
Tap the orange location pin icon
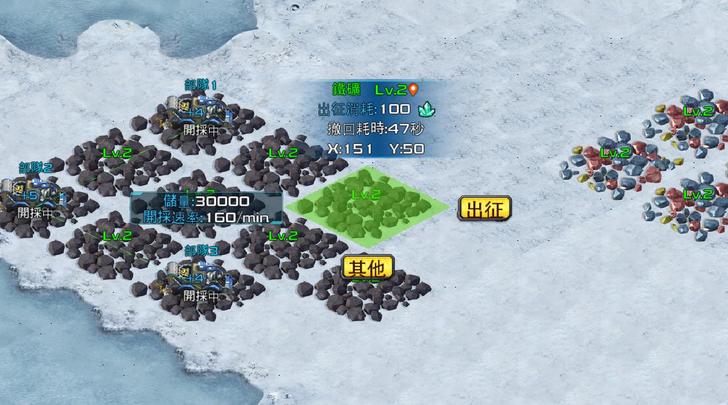(x=414, y=89)
